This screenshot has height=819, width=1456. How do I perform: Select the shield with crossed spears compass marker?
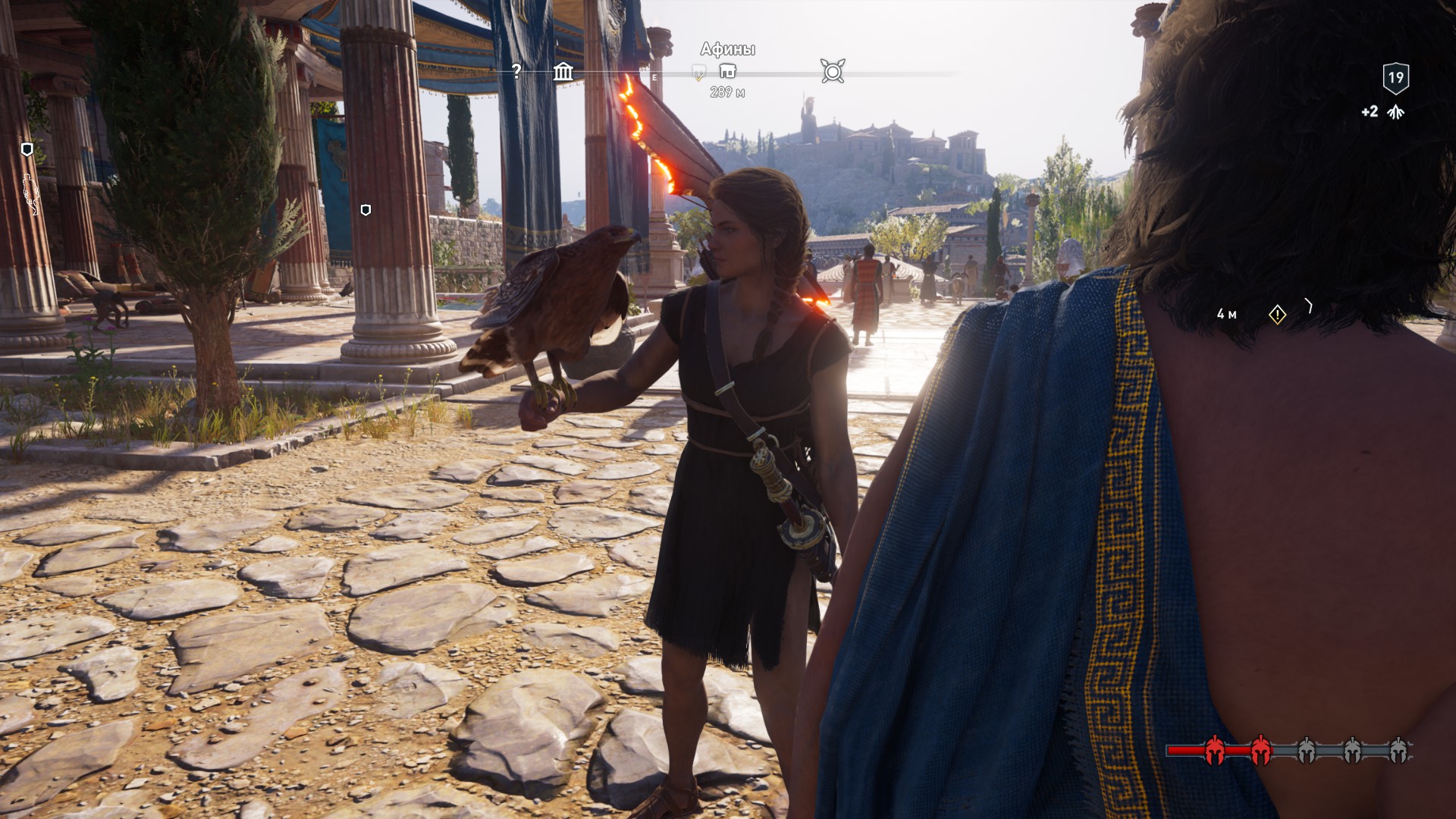pyautogui.click(x=833, y=71)
